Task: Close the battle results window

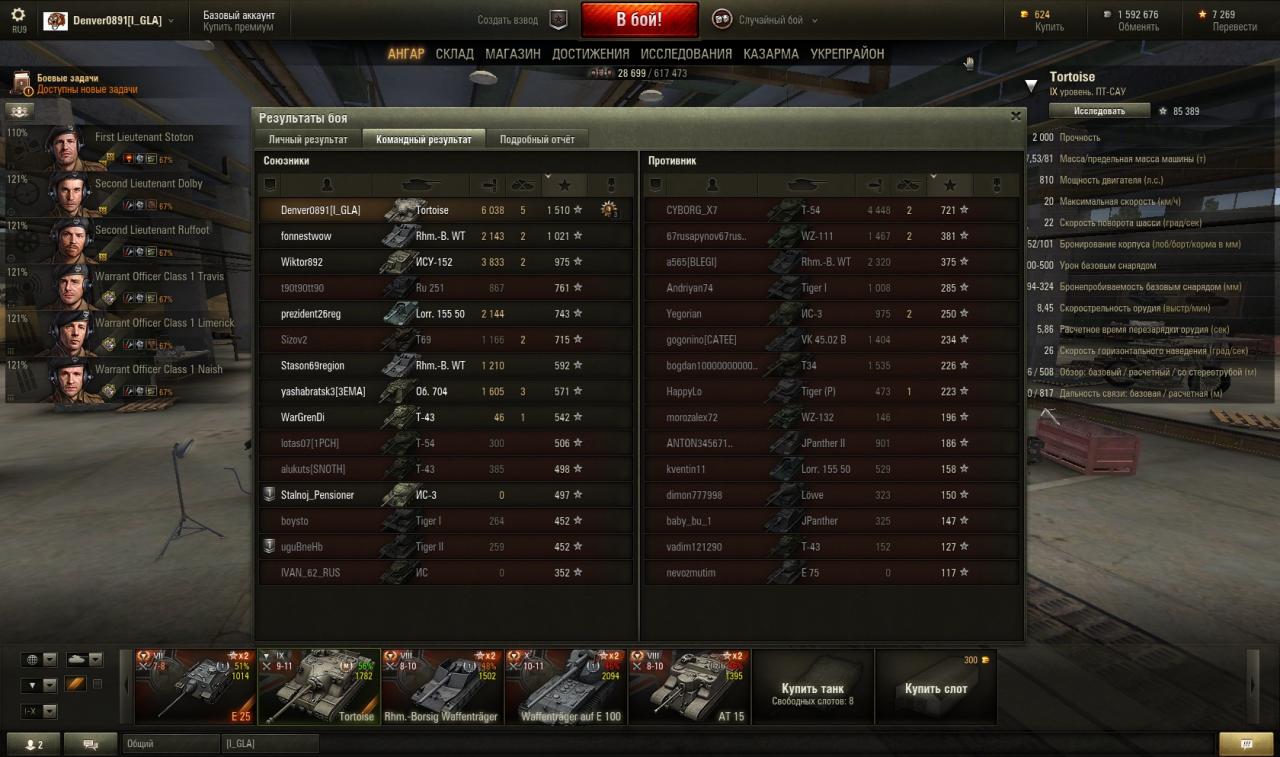Action: 1016,116
